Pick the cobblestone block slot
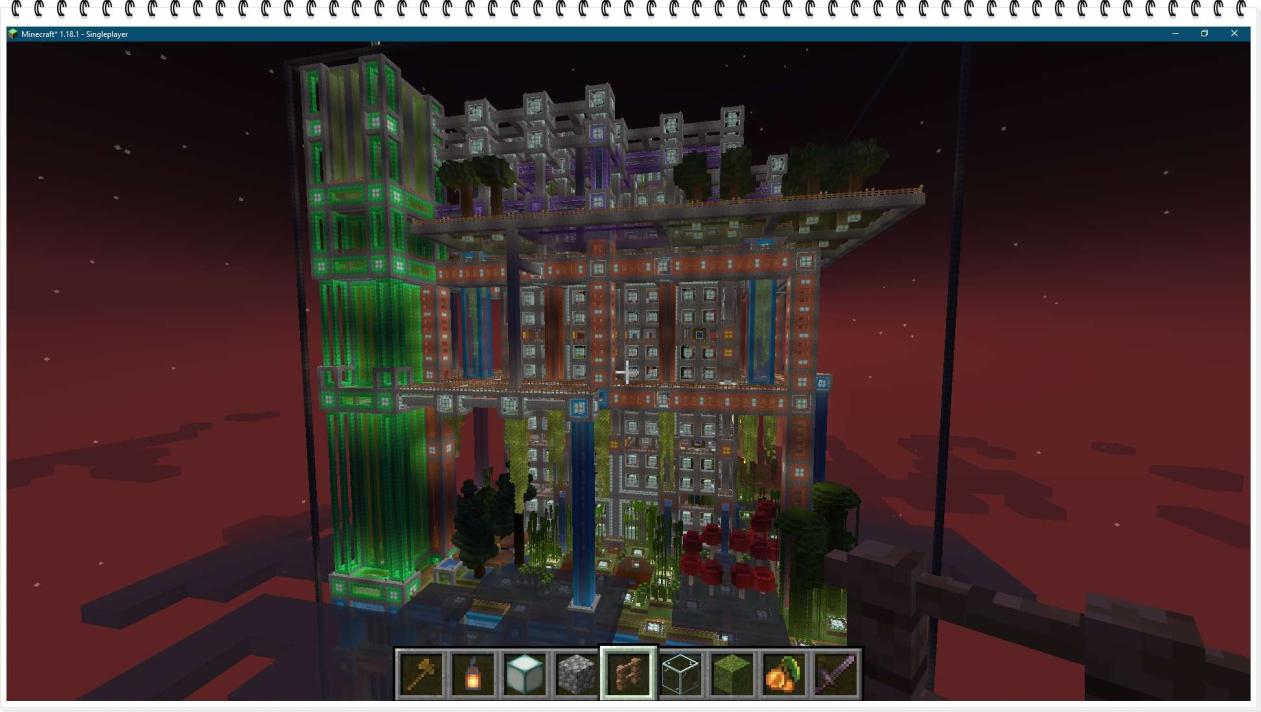 pos(576,674)
